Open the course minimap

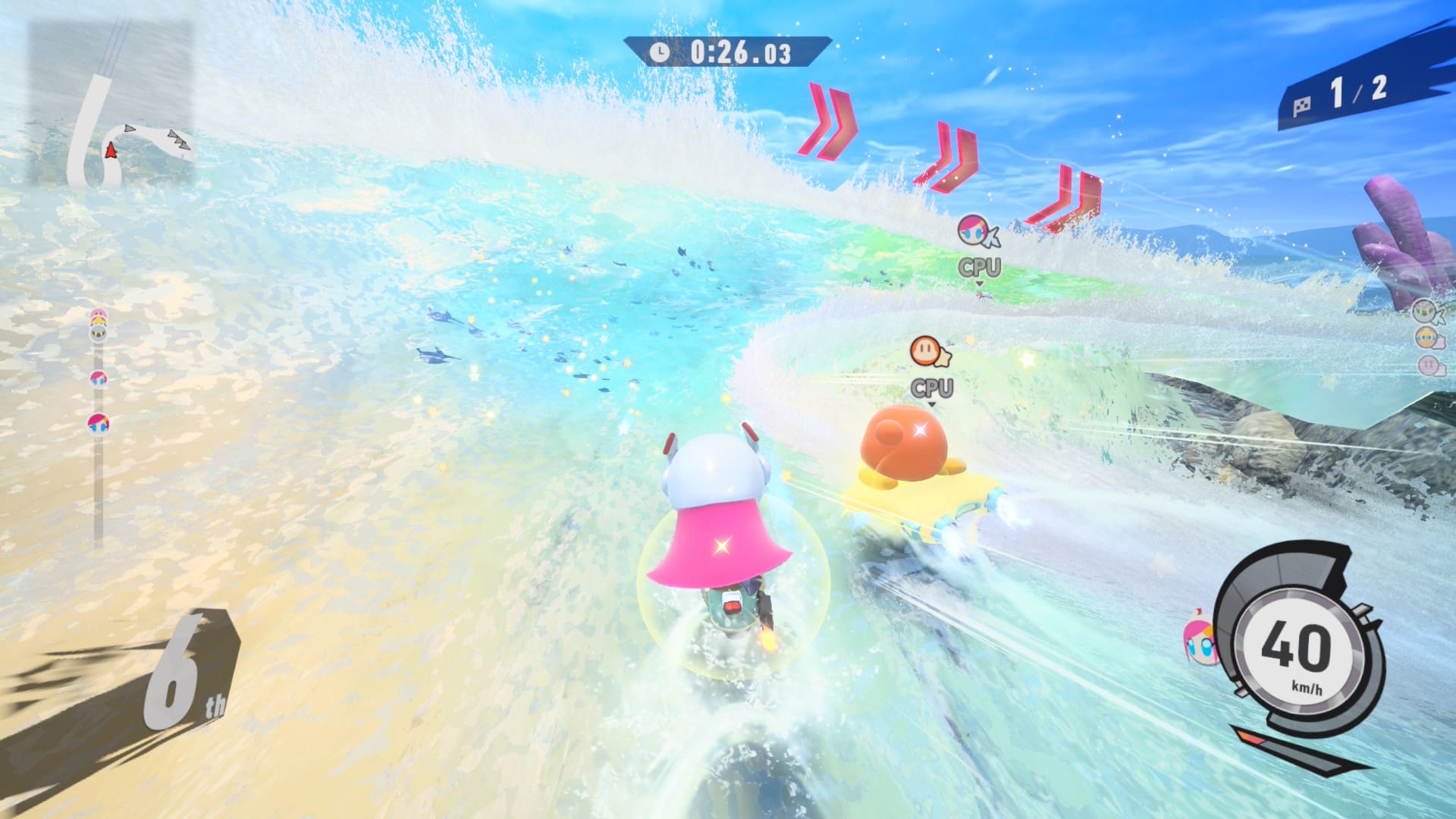111,104
